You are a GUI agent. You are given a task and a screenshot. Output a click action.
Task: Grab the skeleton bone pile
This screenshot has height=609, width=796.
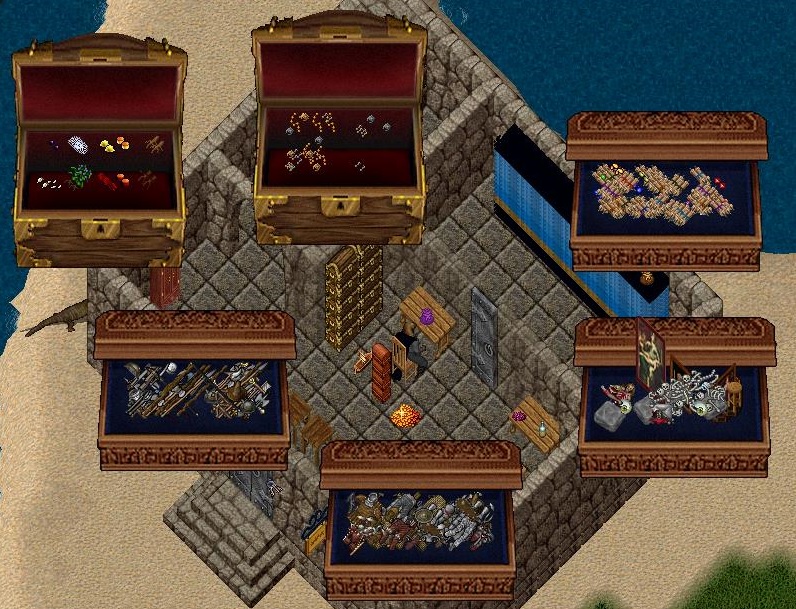(684, 392)
